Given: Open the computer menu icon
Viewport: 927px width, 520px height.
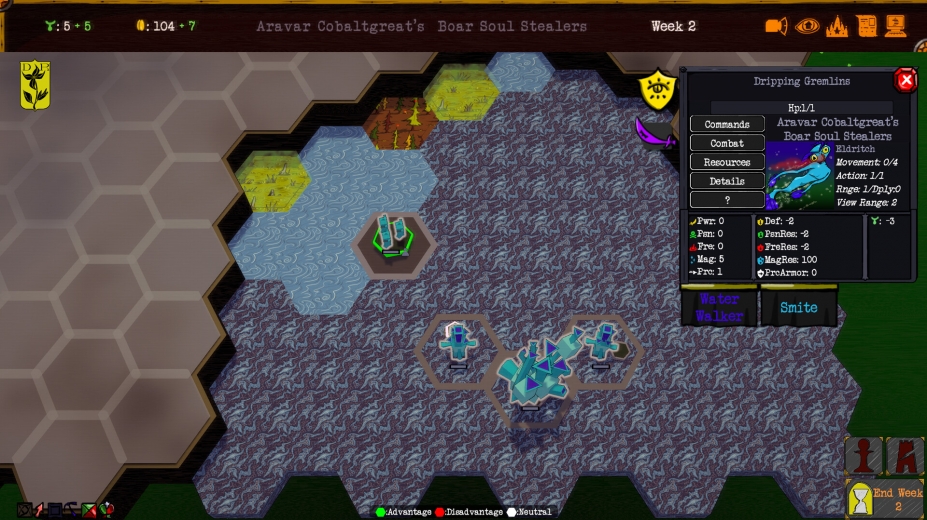Looking at the screenshot, I should (x=898, y=26).
